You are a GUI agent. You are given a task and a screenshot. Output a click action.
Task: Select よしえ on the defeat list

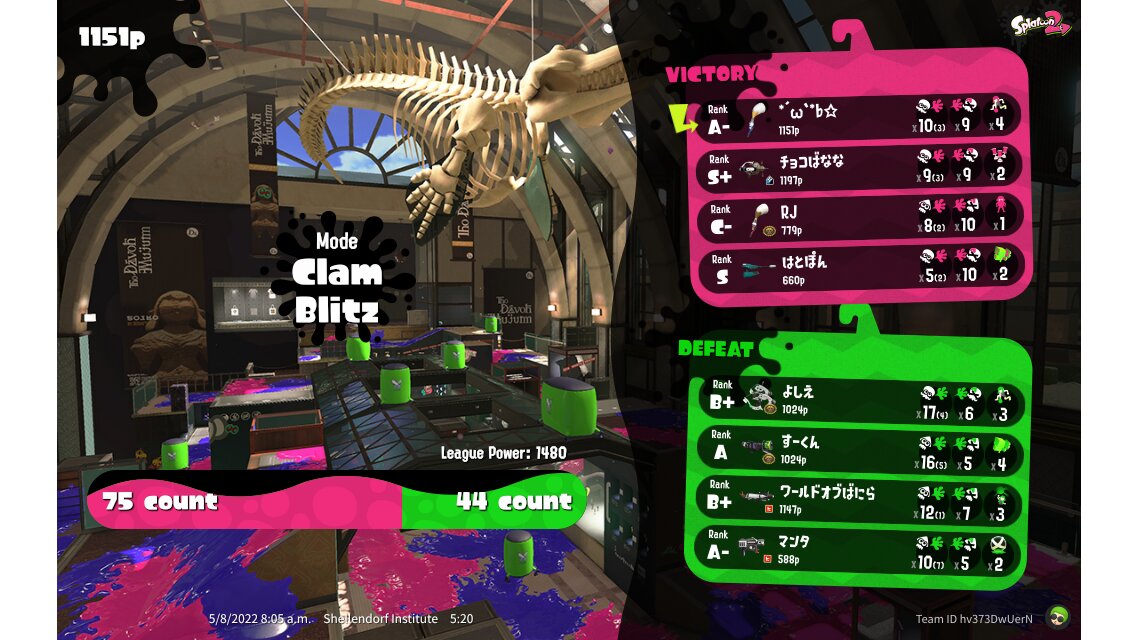(860, 402)
